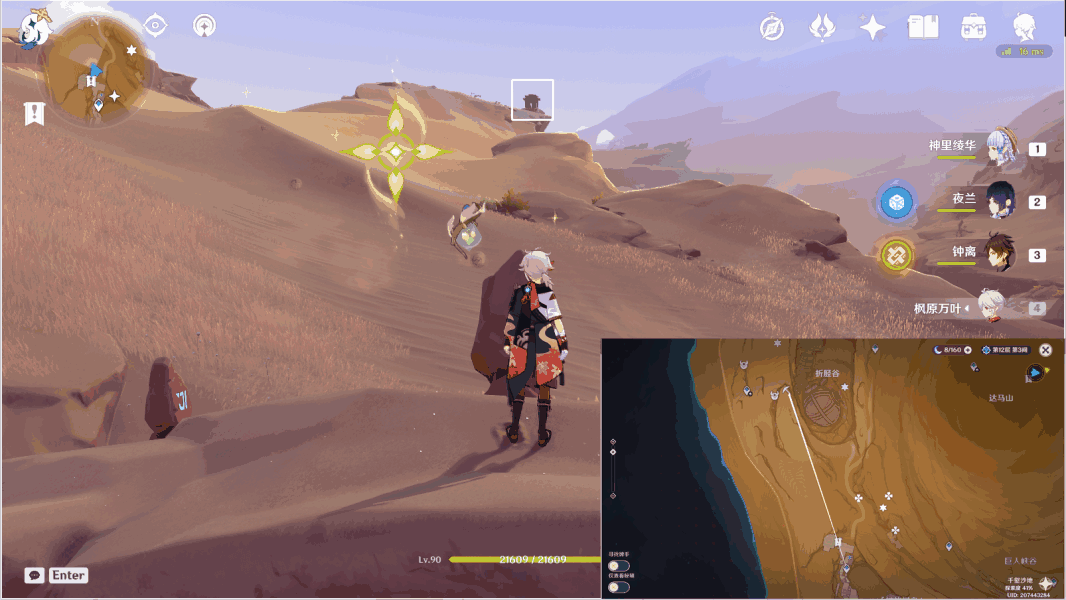The height and width of the screenshot is (600, 1066).
Task: Open the Paimon menu
Action: click(x=32, y=30)
